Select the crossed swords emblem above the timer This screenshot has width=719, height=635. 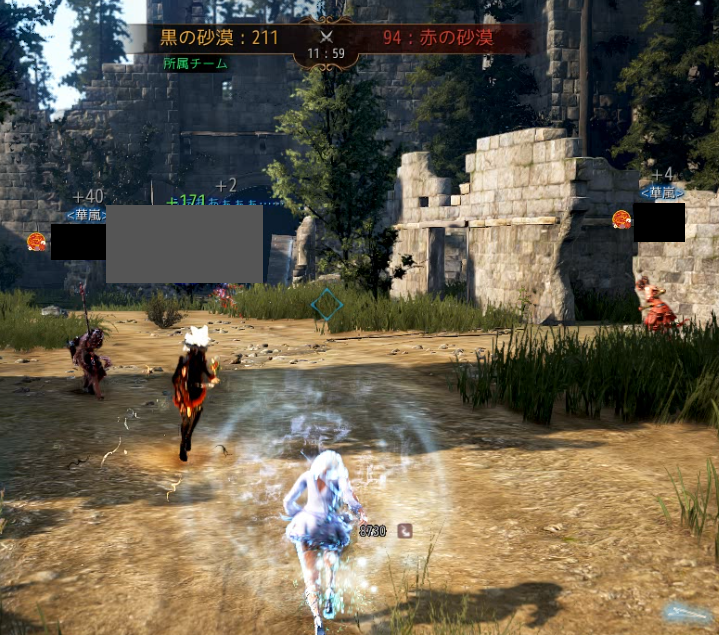[325, 36]
